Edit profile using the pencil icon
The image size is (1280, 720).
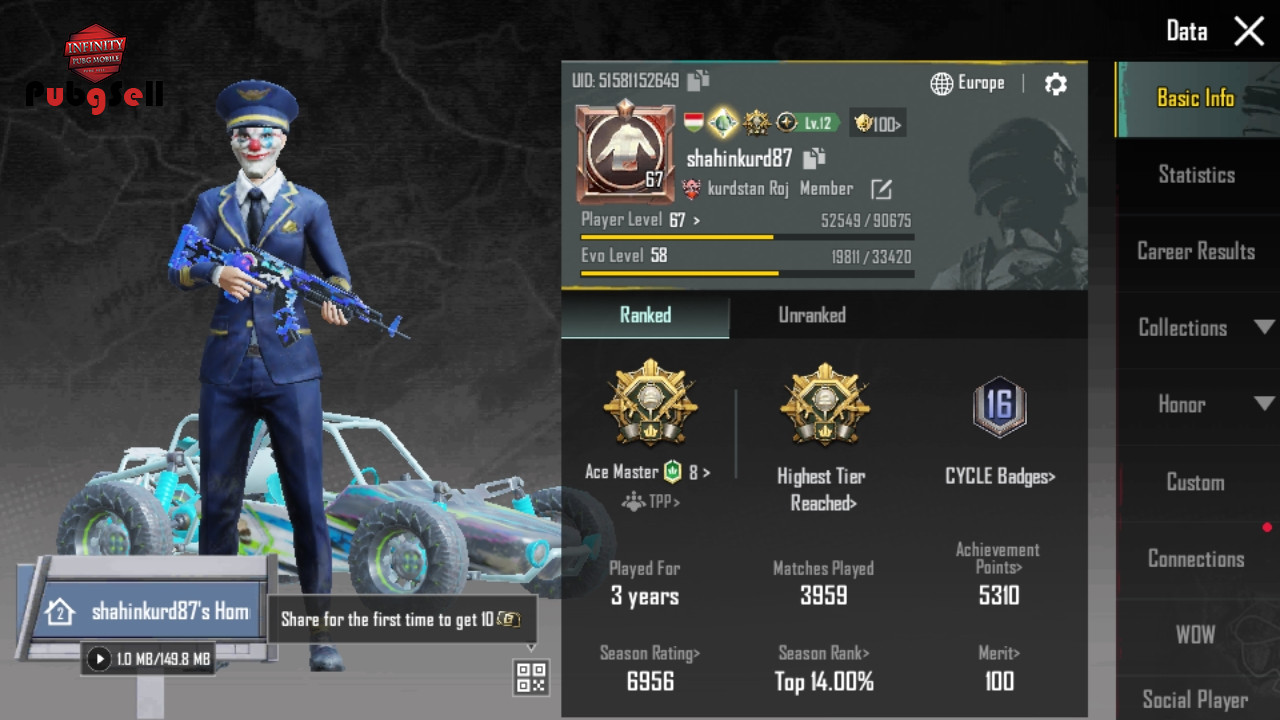tap(881, 189)
